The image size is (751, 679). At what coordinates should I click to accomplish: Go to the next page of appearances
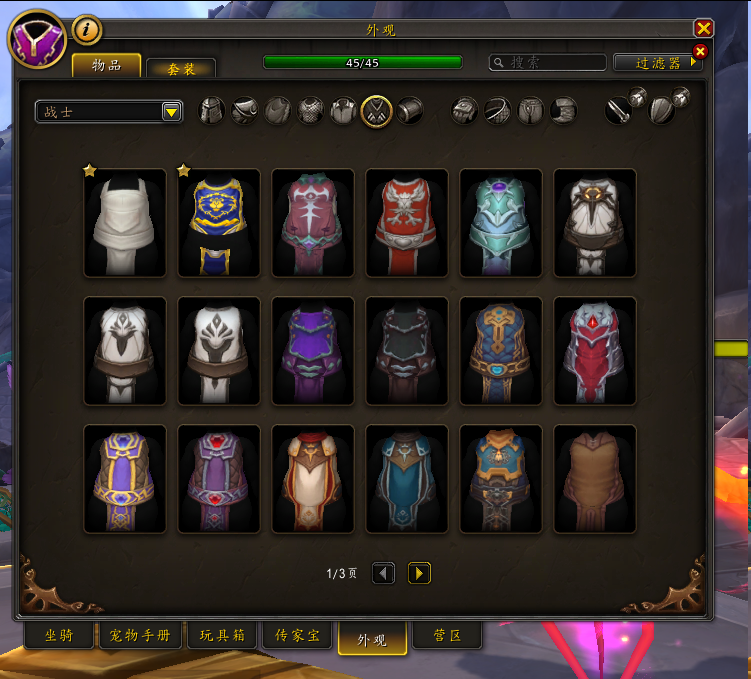pos(419,573)
